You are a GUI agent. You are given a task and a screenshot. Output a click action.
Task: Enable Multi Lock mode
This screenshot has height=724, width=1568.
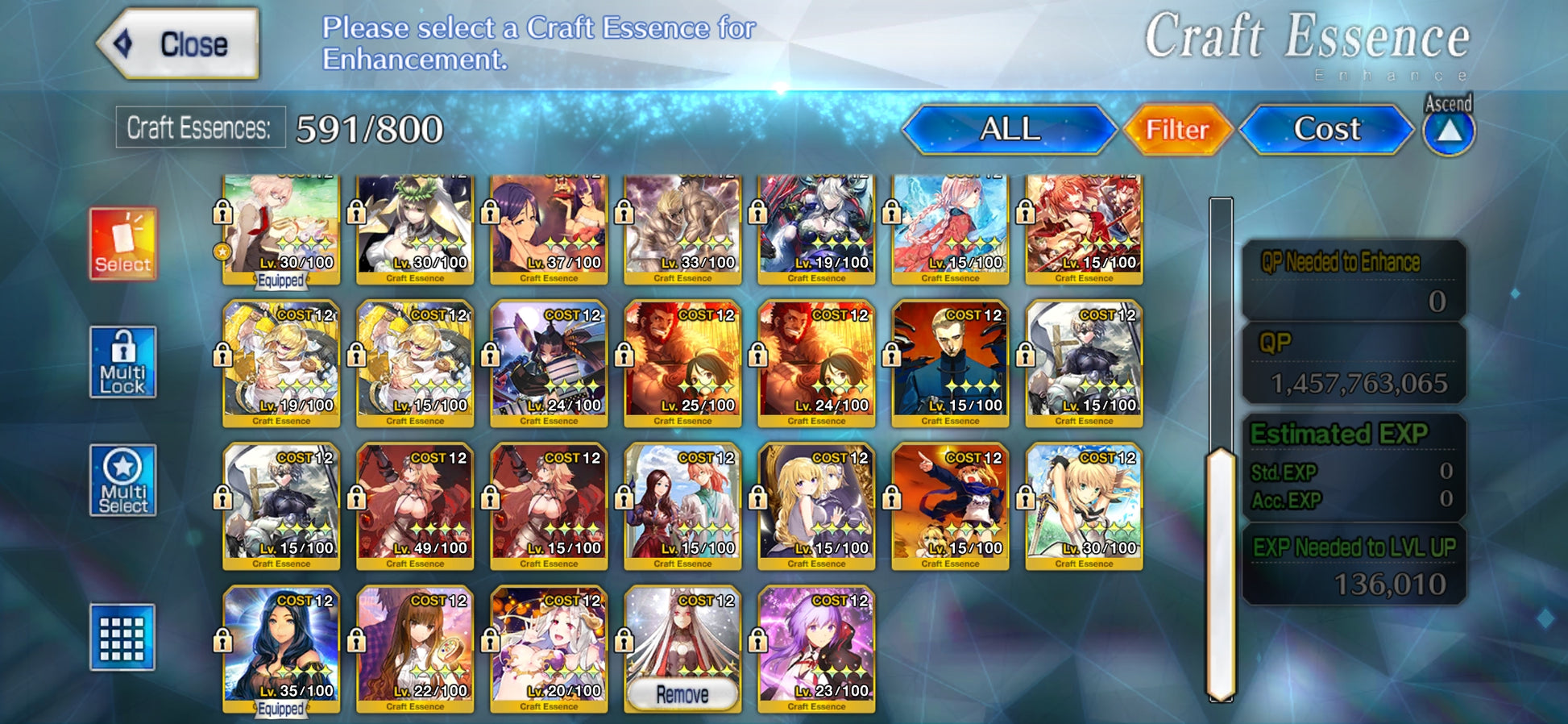pyautogui.click(x=122, y=362)
